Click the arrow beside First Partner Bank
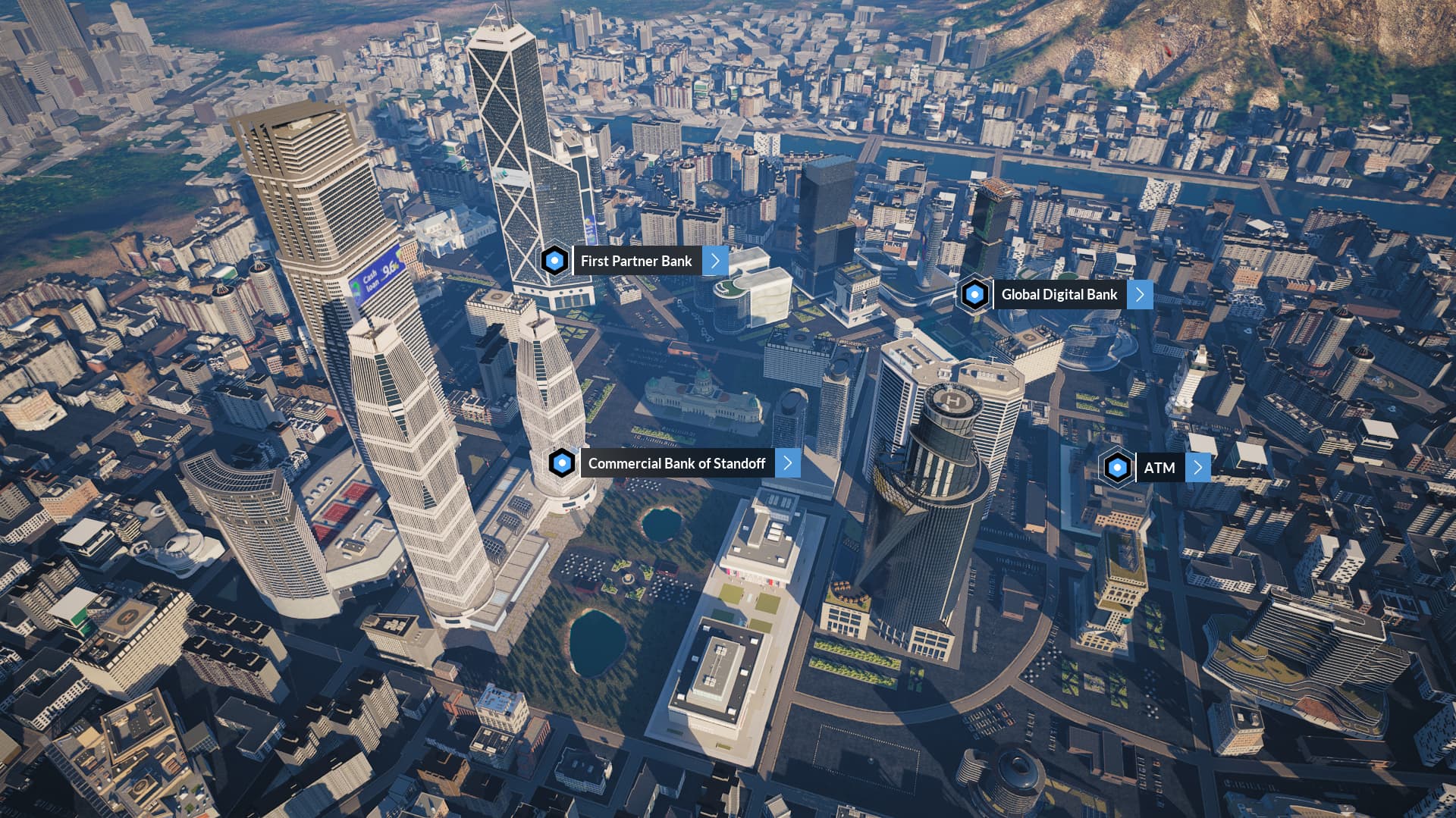This screenshot has height=818, width=1456. (715, 261)
